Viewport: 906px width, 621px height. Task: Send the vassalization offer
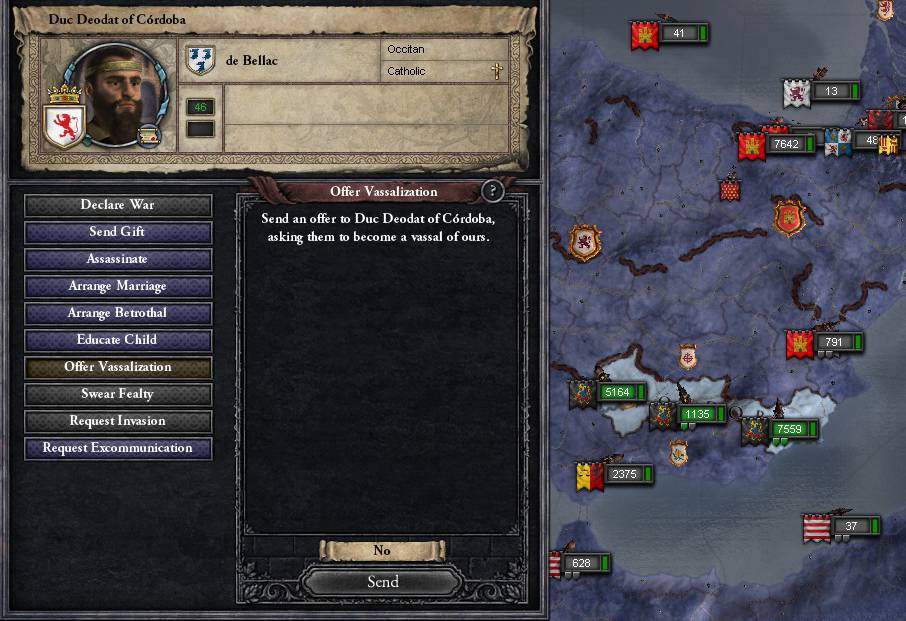tap(382, 581)
